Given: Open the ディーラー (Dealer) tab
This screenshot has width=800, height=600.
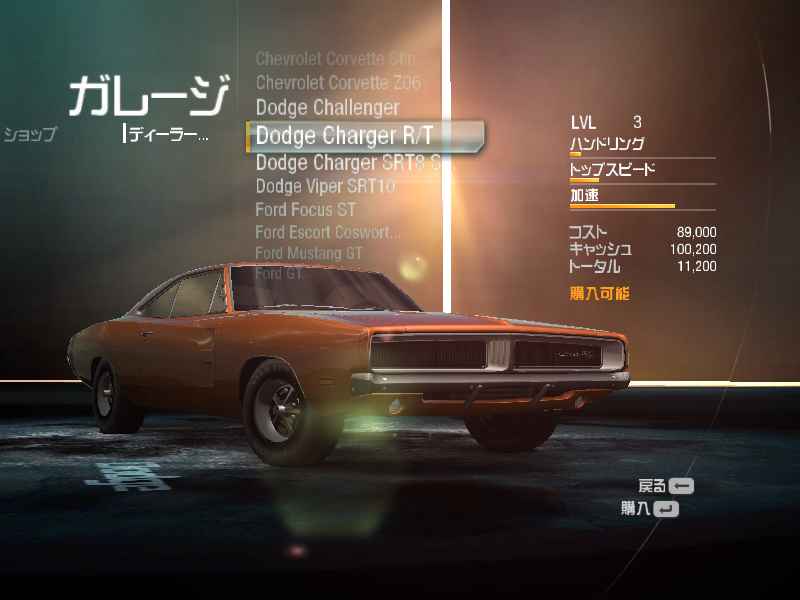Looking at the screenshot, I should point(167,134).
